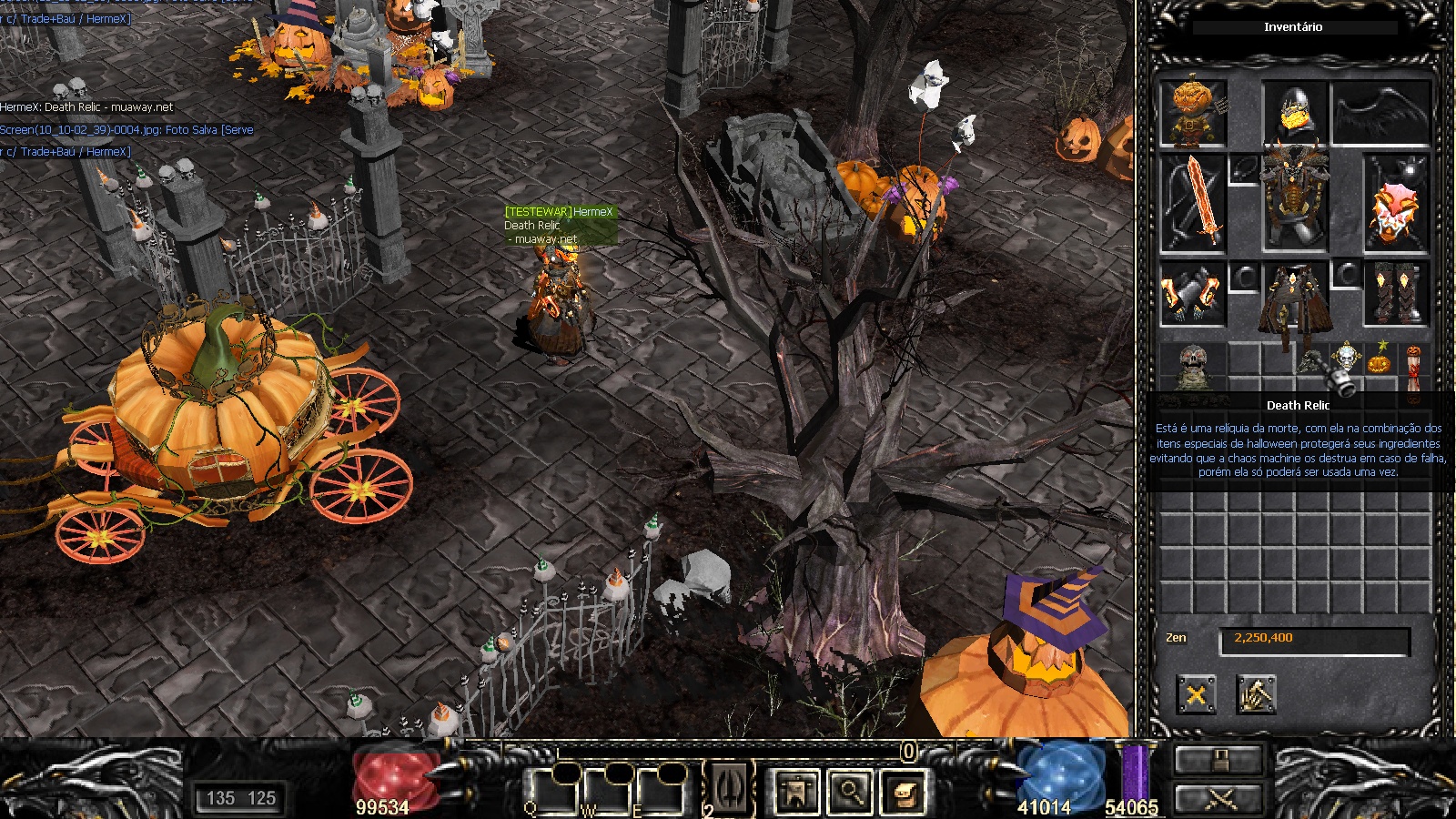This screenshot has width=1456, height=819.
Task: Open the character sheet button on the bottom bar
Action: pyautogui.click(x=796, y=792)
